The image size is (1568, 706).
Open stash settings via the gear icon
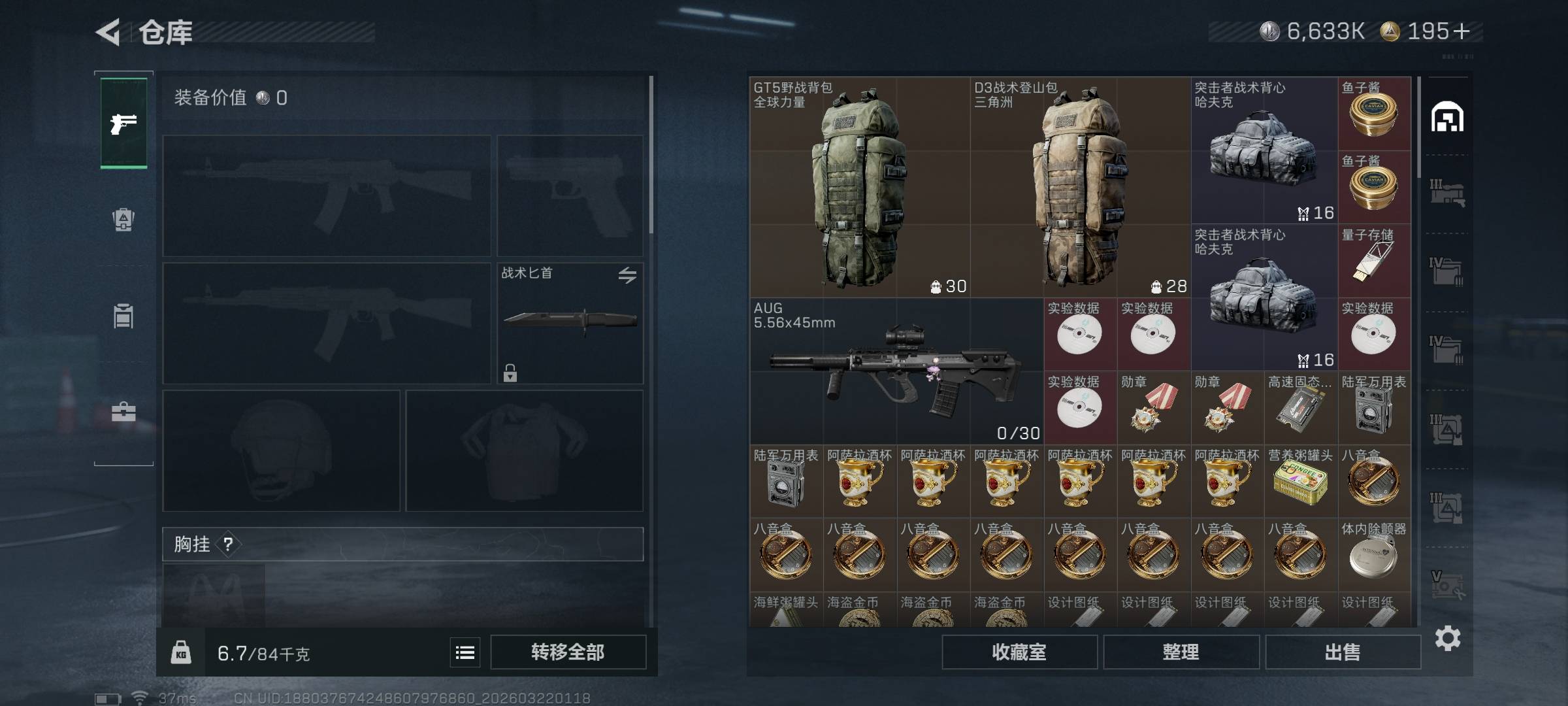point(1448,638)
